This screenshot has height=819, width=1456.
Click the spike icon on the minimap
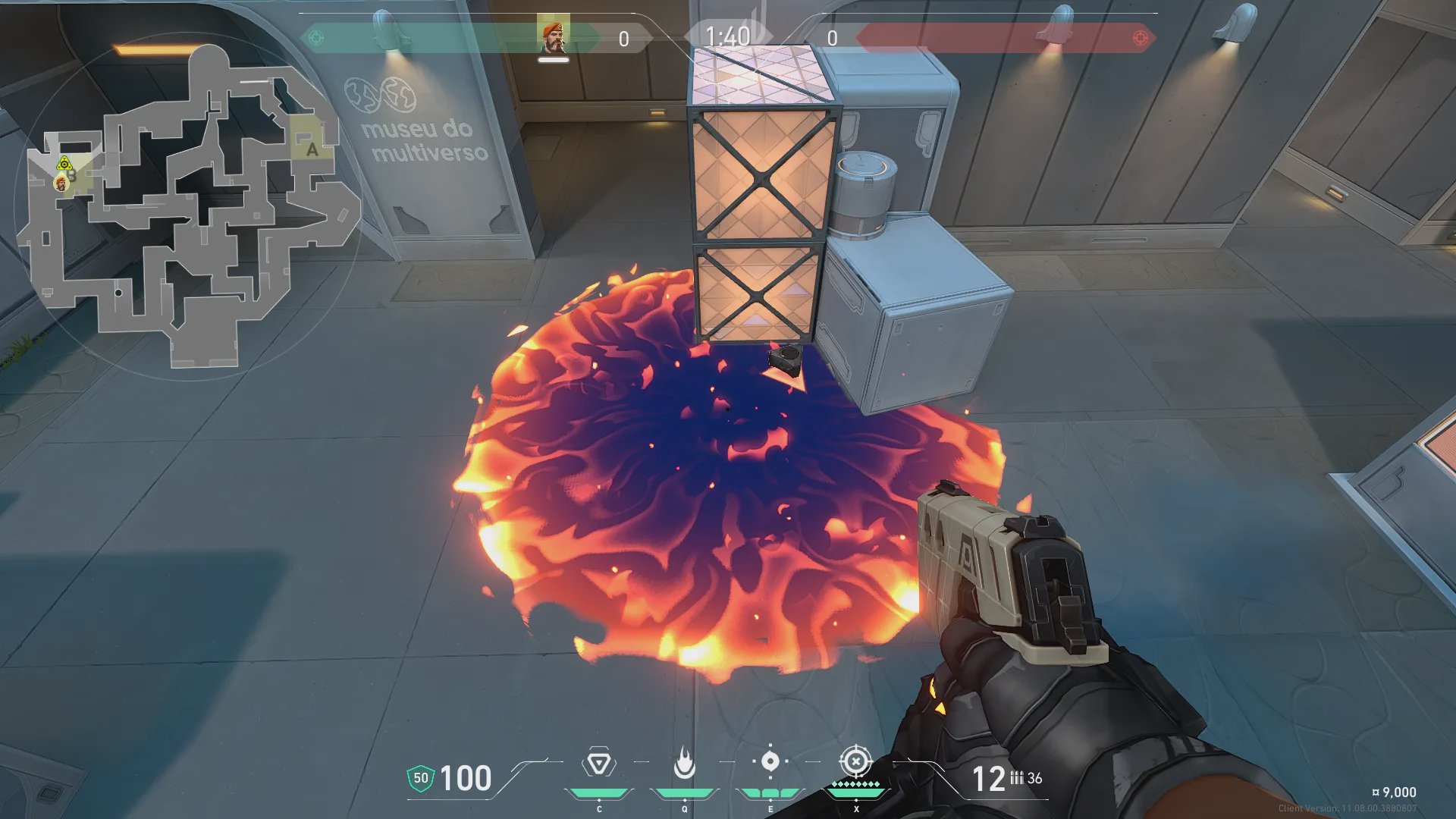(64, 163)
